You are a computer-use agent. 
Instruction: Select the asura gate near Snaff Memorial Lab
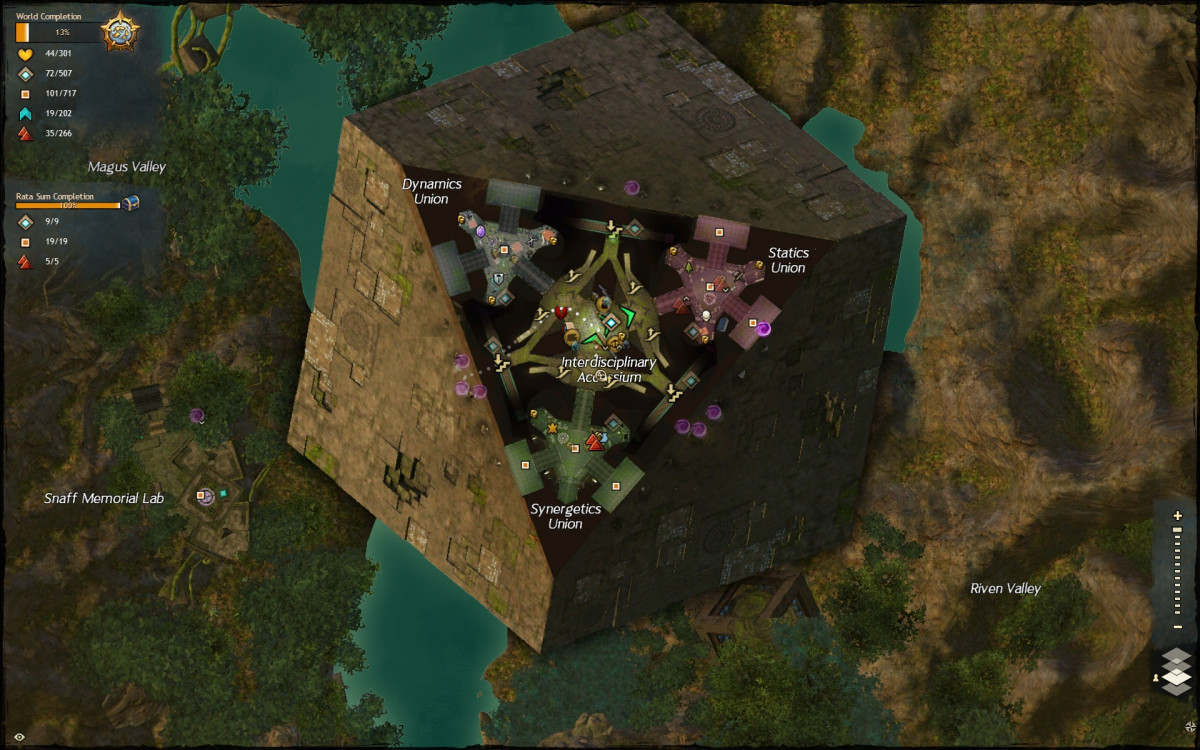coord(197,415)
